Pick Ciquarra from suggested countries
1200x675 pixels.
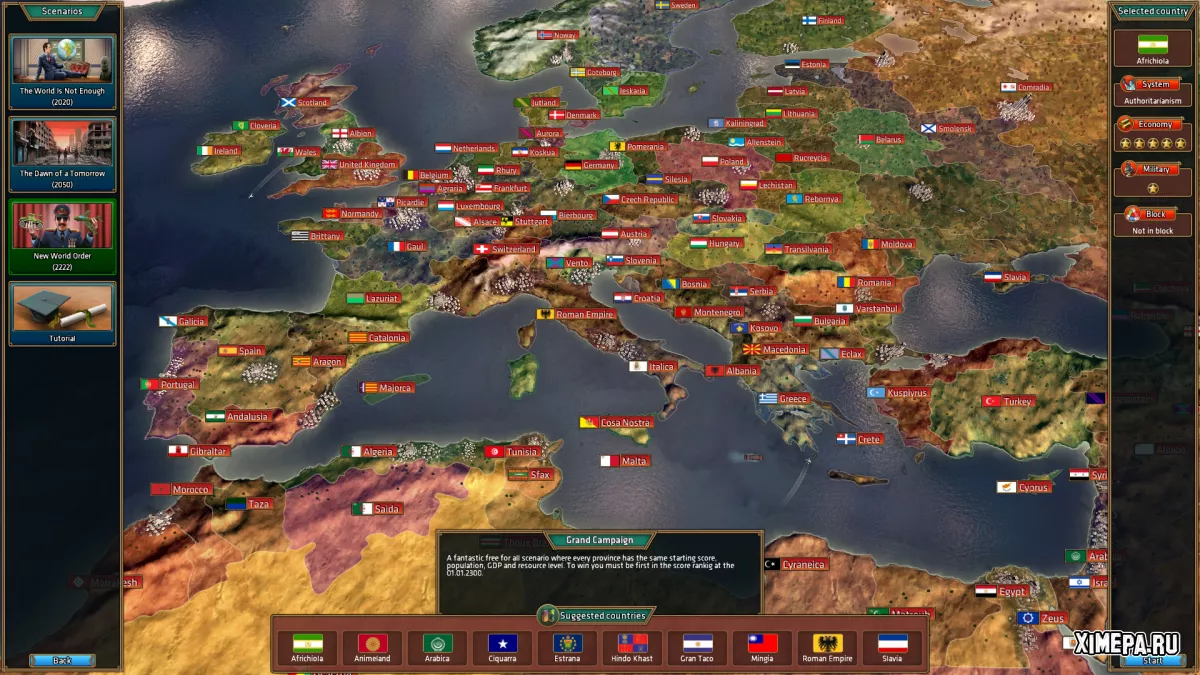[x=502, y=647]
